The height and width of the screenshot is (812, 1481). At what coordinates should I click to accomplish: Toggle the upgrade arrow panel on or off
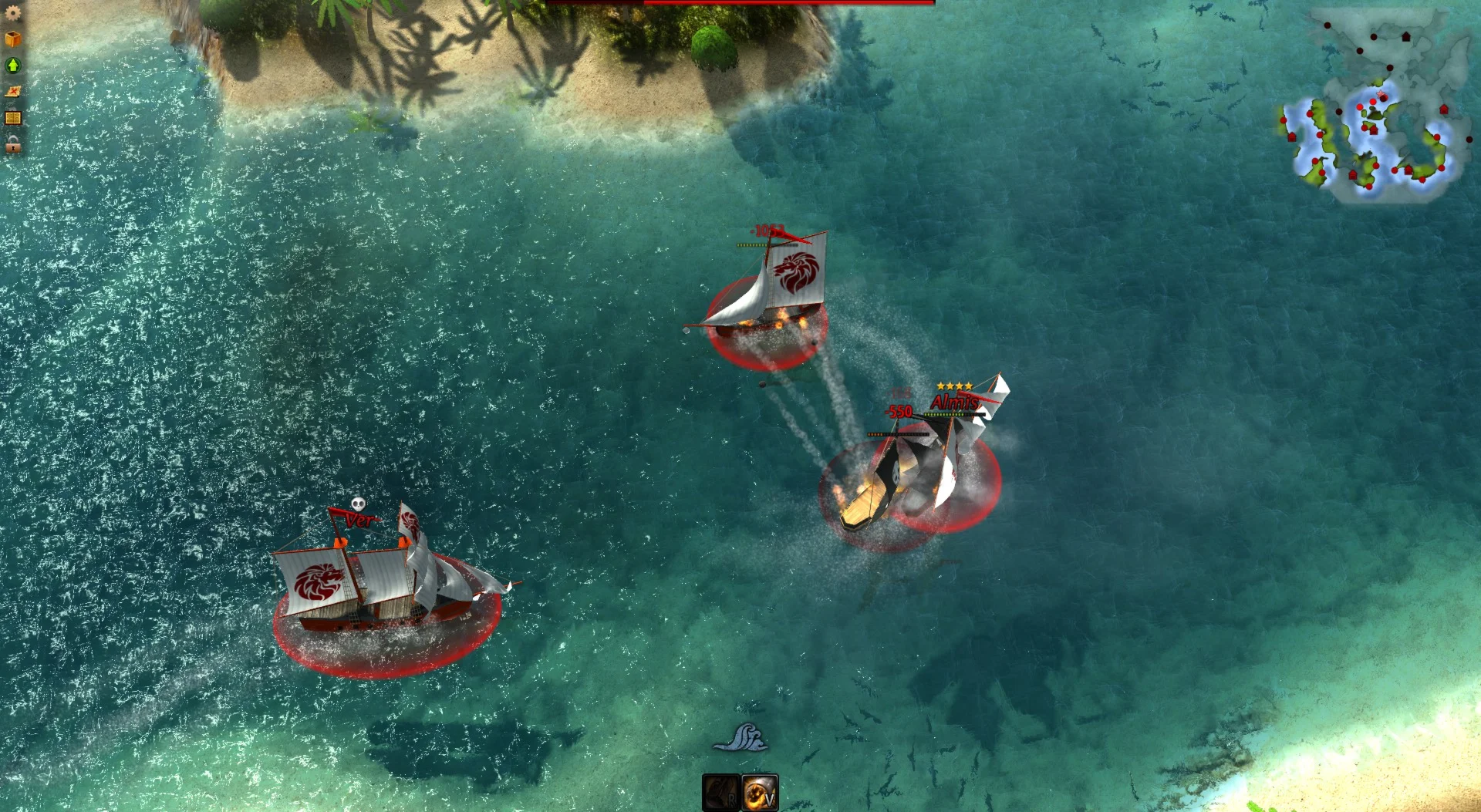pos(13,66)
